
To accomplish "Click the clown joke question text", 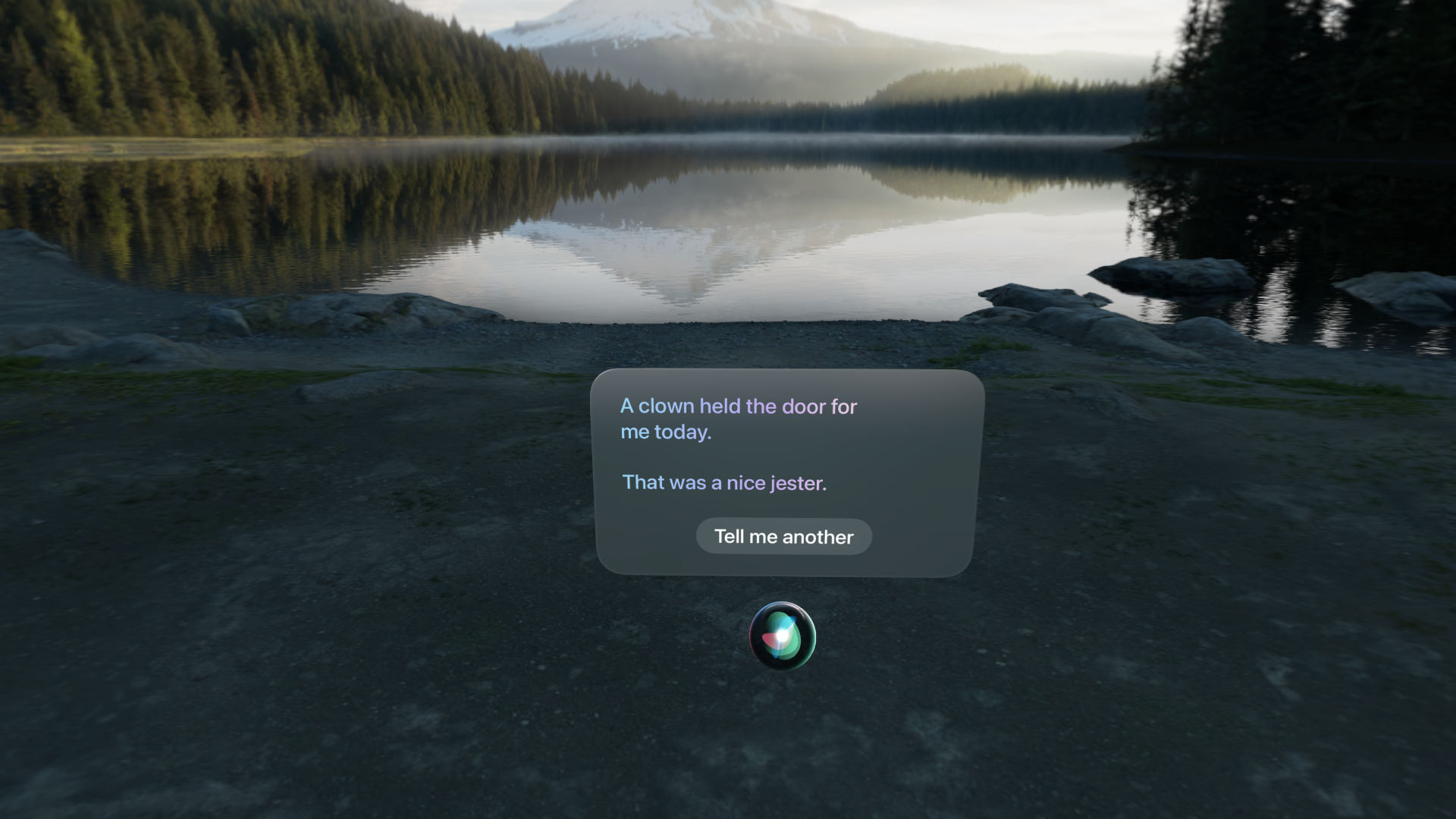I will (x=739, y=418).
